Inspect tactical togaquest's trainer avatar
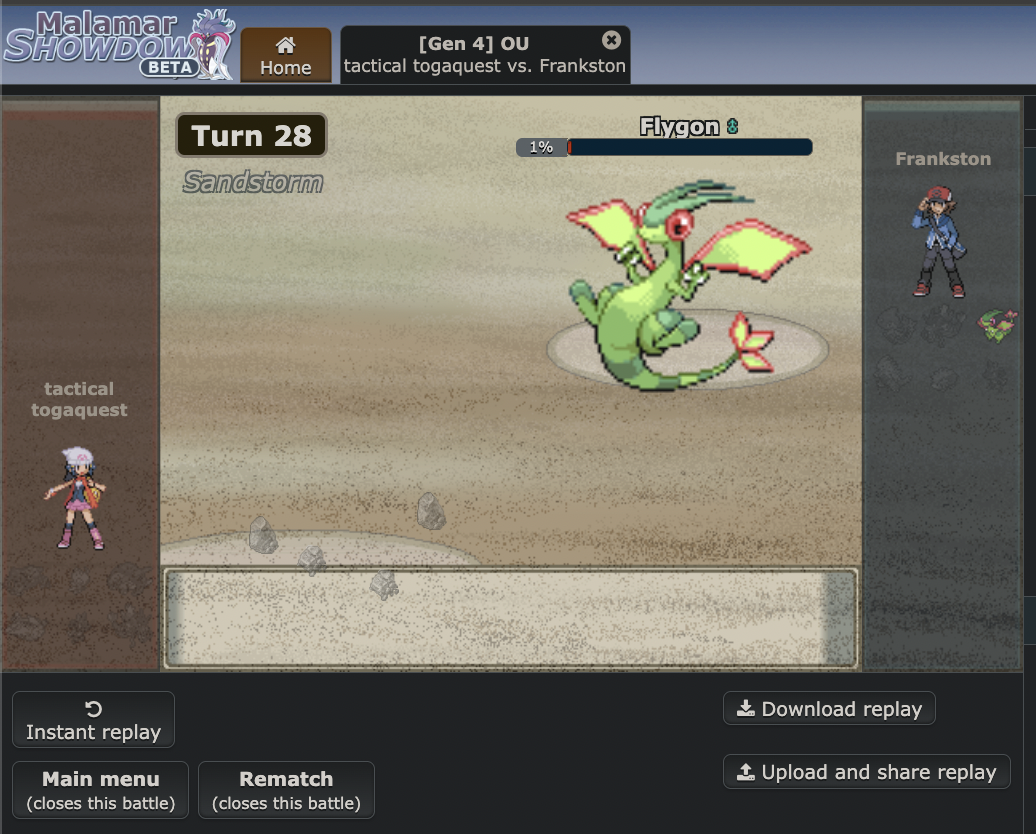Screen dimensions: 1036x834 (x=77, y=498)
